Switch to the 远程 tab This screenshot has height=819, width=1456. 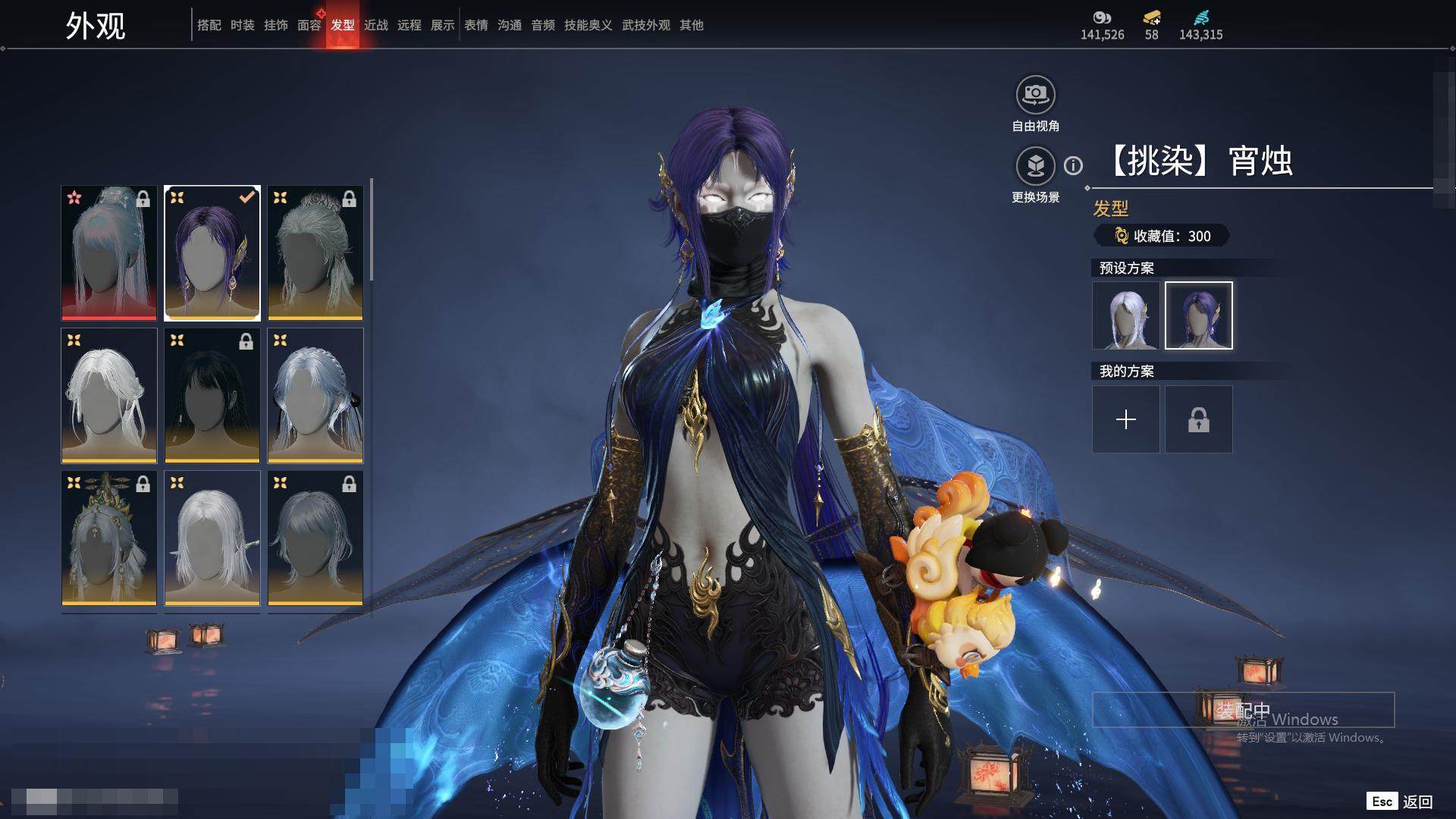coord(409,25)
